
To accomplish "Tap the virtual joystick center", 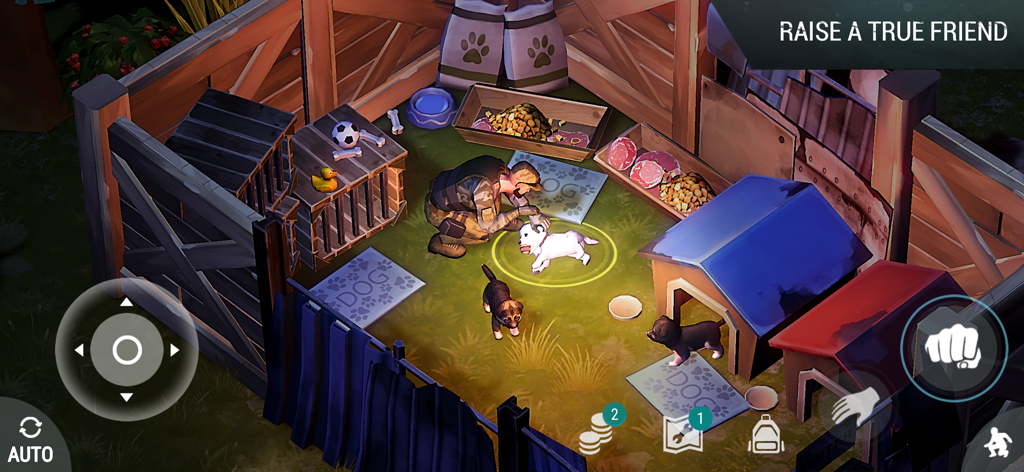I will pos(127,350).
